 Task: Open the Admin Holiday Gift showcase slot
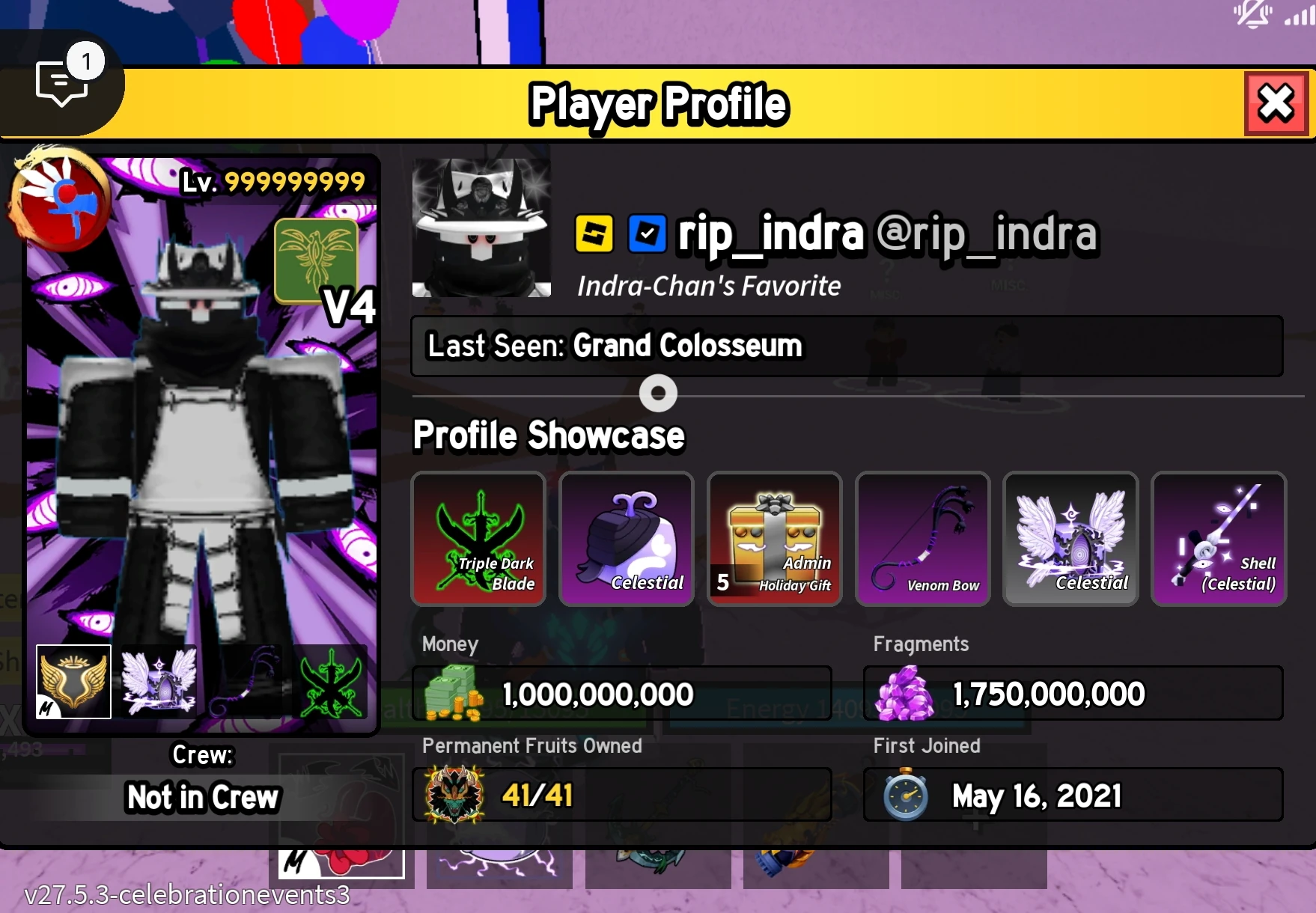(774, 539)
